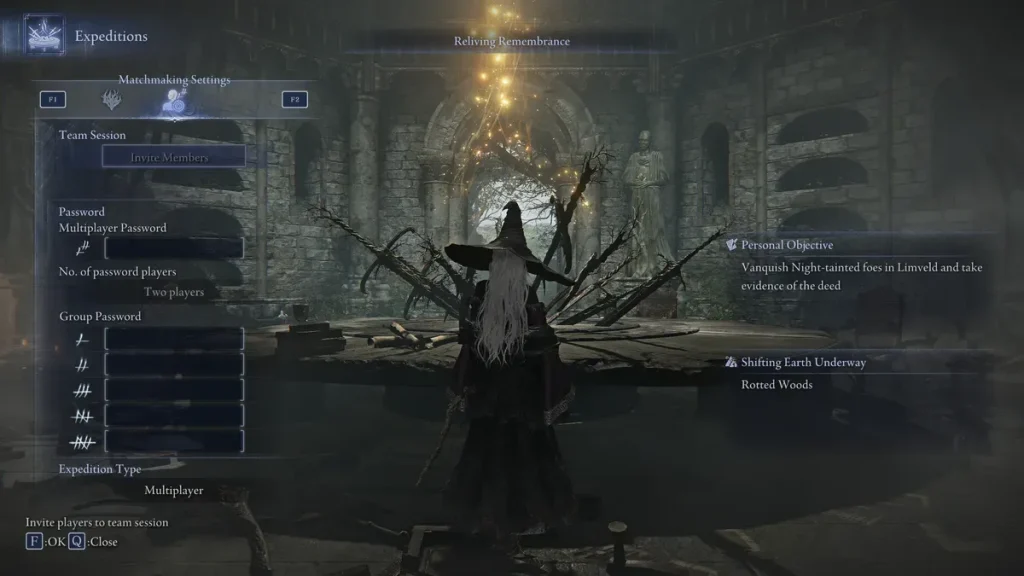
Task: Click the Invite Members button
Action: [169, 157]
